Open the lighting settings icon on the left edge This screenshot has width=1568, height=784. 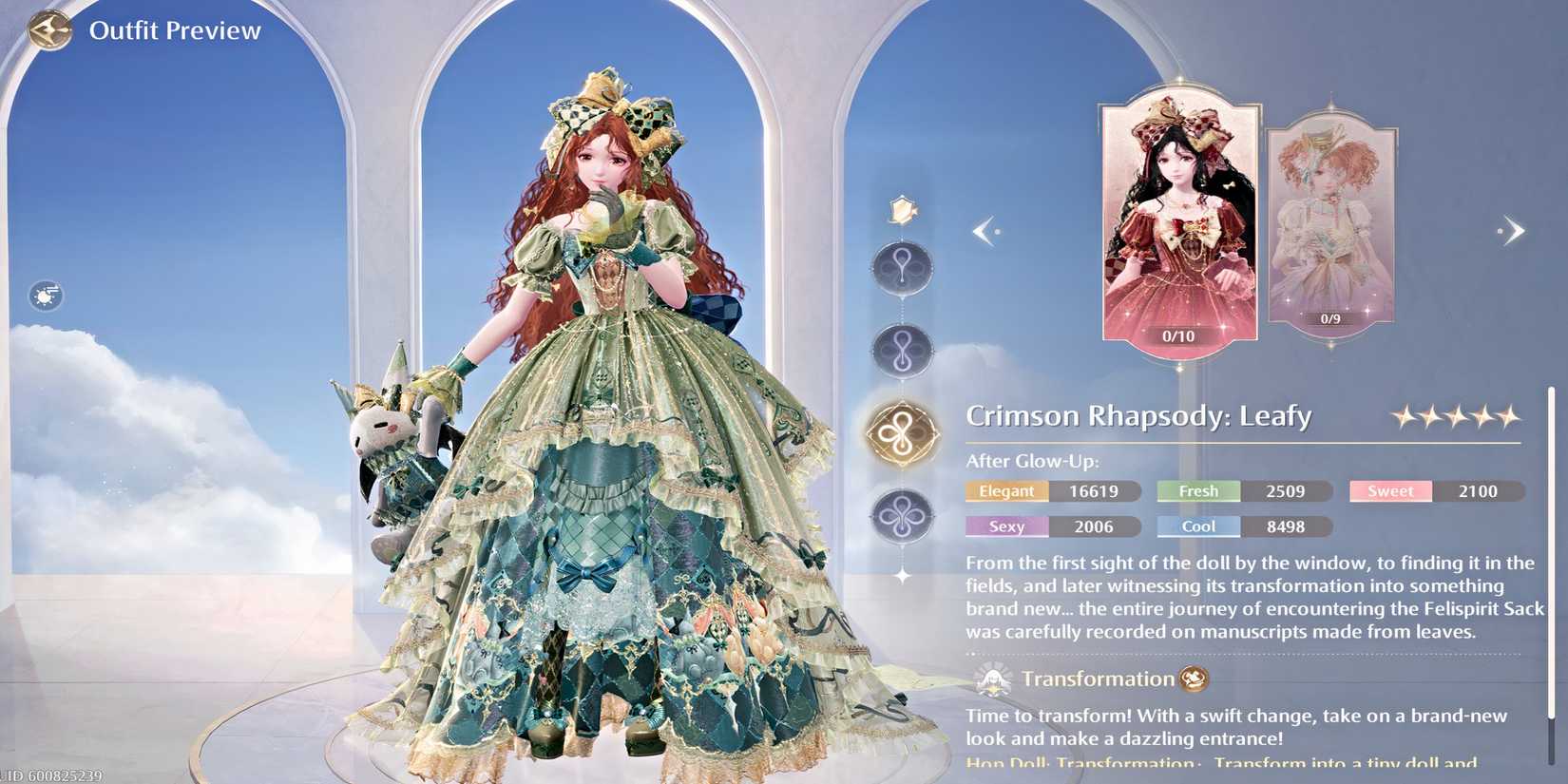pos(45,296)
